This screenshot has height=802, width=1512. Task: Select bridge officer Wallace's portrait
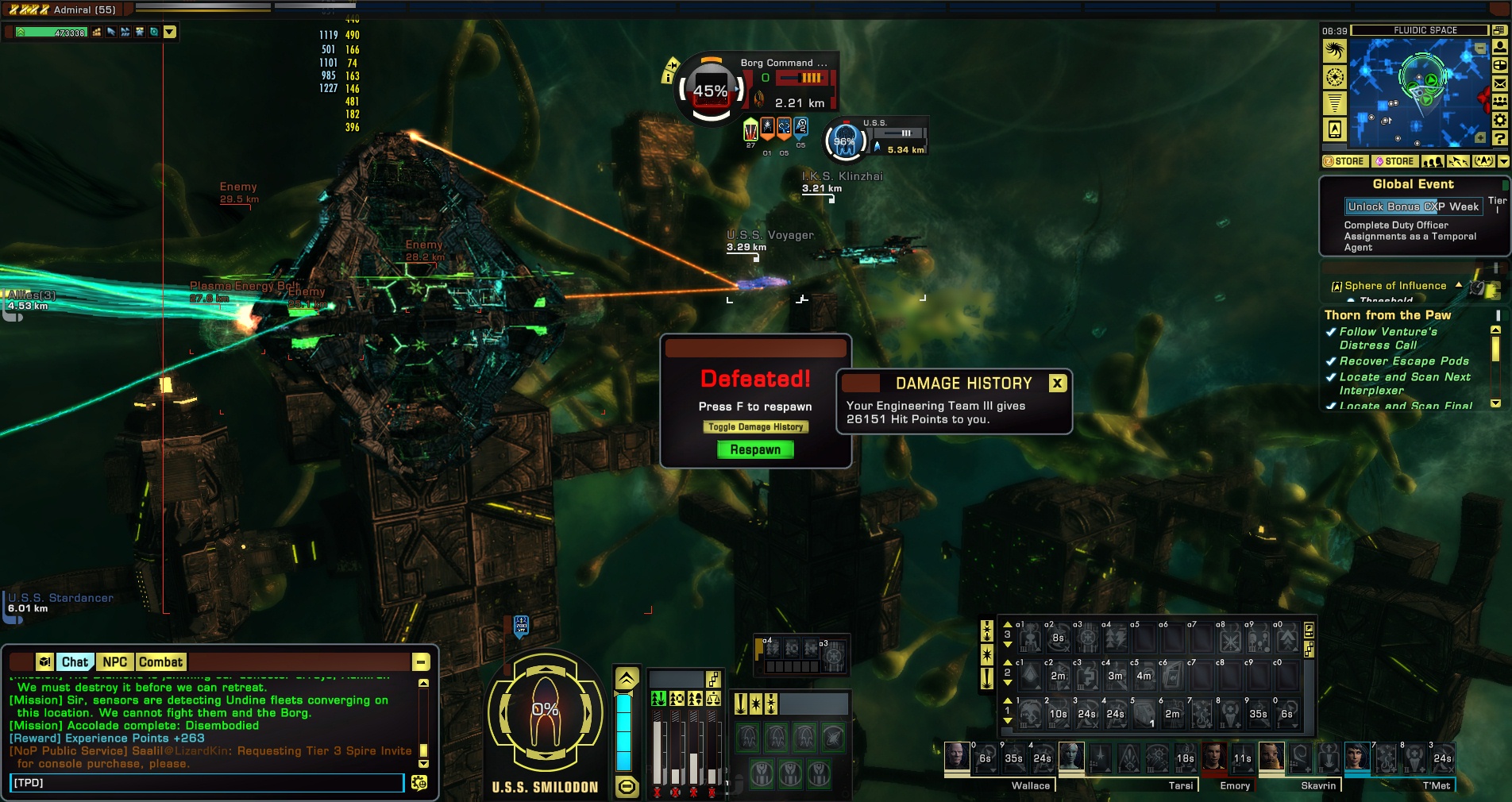[956, 757]
